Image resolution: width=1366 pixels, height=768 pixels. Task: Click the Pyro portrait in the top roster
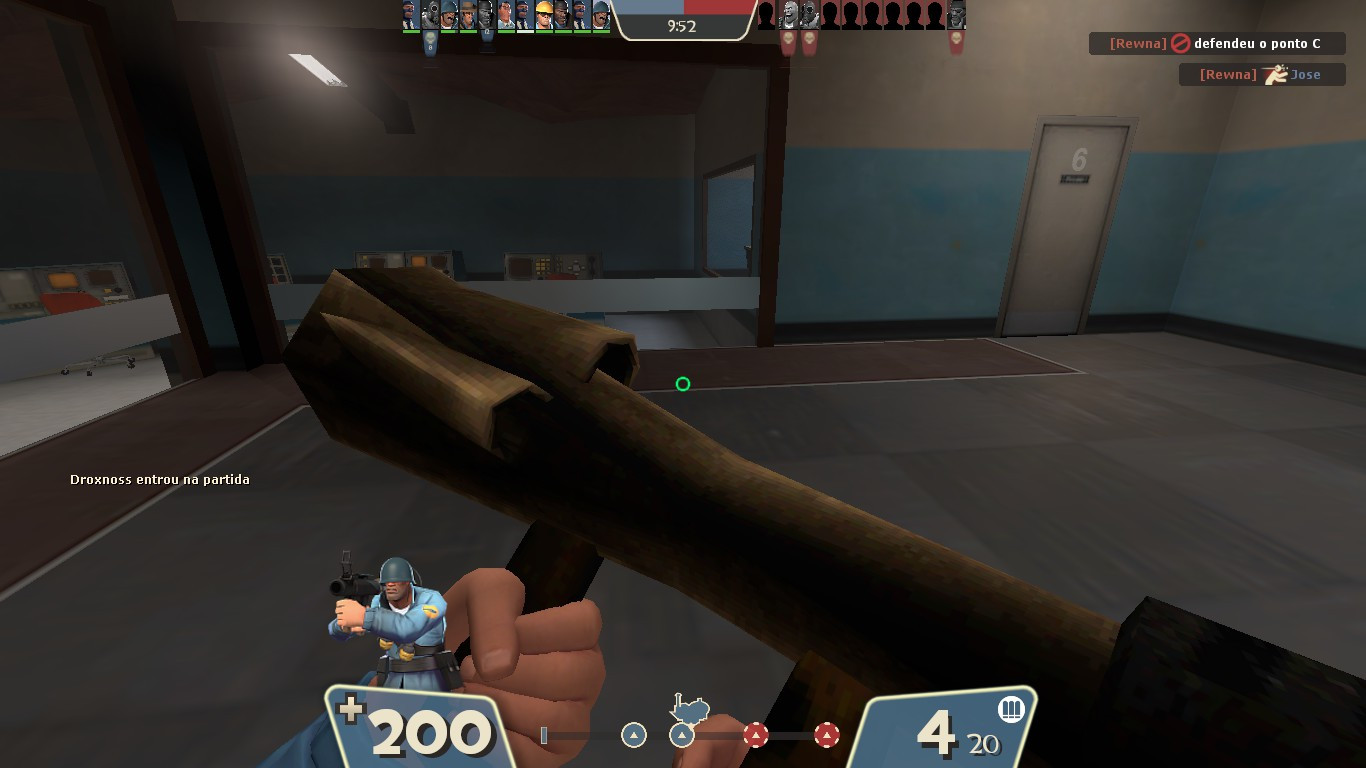(430, 16)
